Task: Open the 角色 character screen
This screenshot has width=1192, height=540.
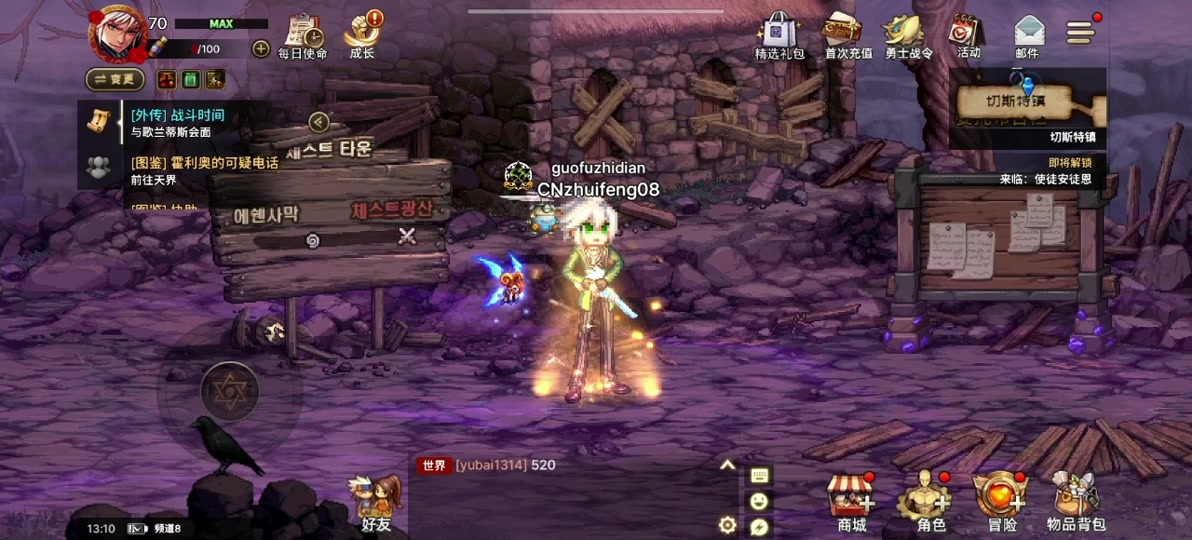Action: tap(930, 500)
